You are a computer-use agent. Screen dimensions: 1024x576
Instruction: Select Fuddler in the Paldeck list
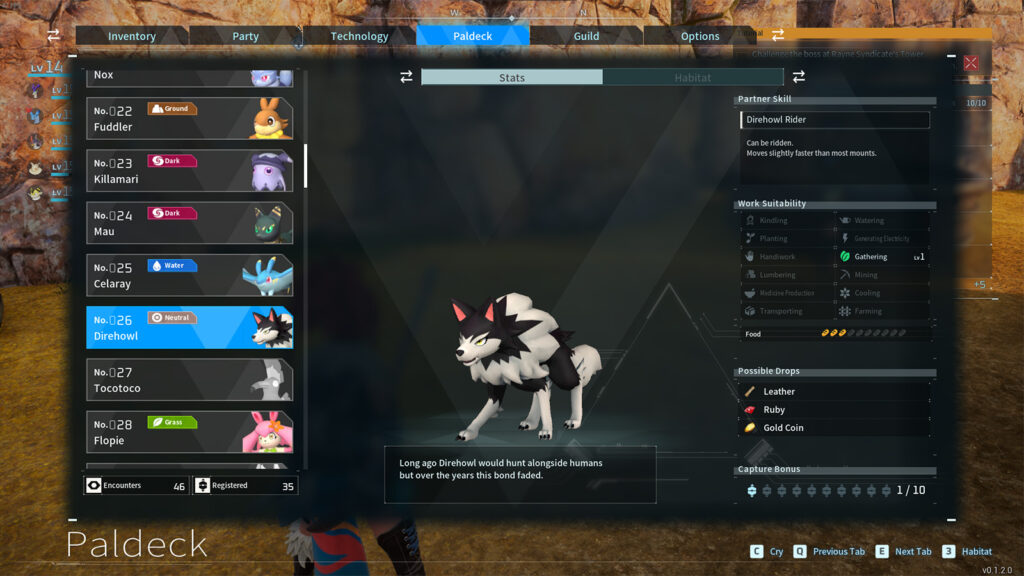[x=189, y=118]
